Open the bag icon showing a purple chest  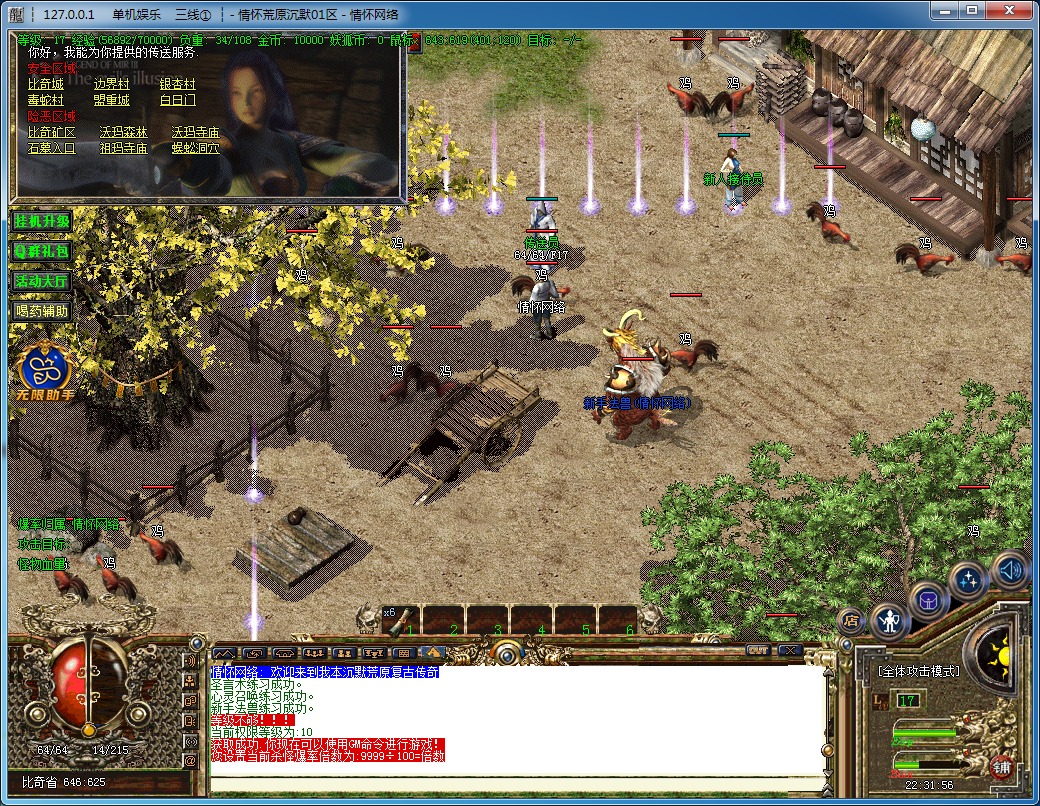[929, 601]
